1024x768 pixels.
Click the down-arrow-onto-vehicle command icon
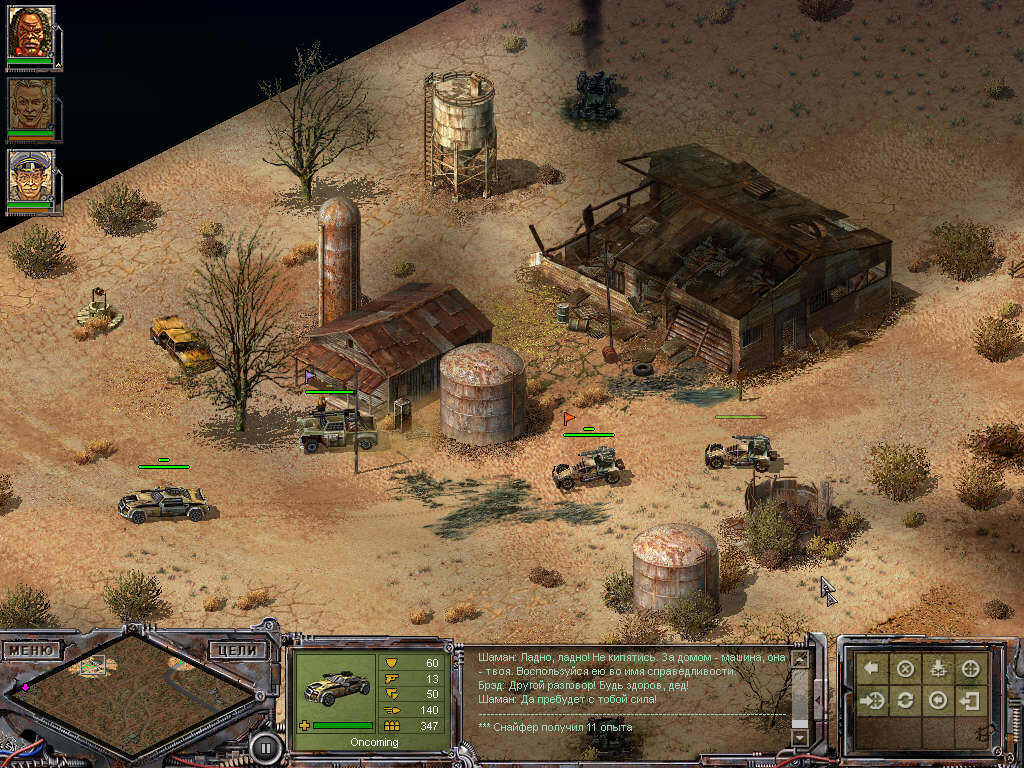(x=938, y=669)
